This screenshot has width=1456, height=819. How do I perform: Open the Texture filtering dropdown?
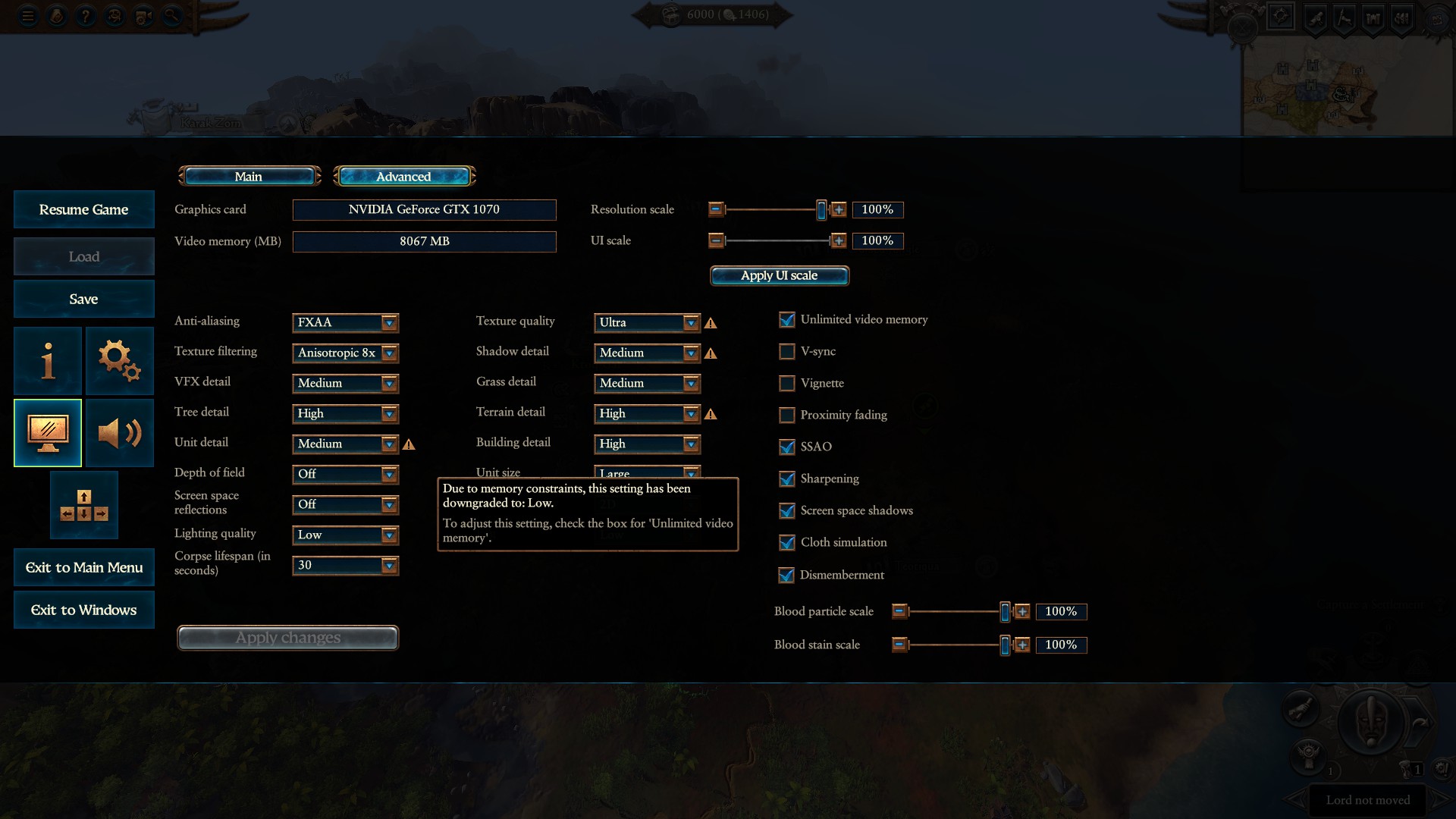(345, 353)
